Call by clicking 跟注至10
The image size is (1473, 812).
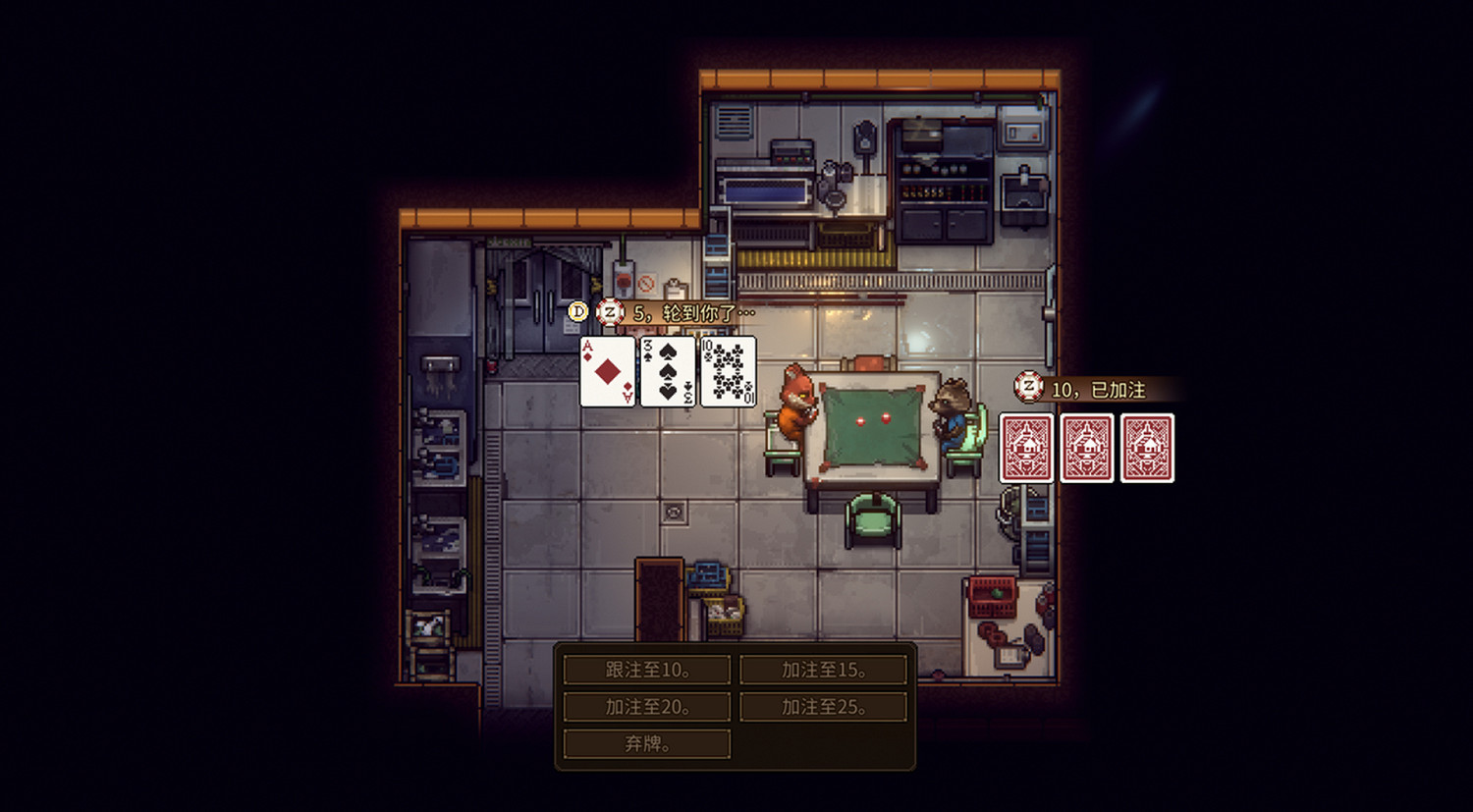pyautogui.click(x=645, y=669)
